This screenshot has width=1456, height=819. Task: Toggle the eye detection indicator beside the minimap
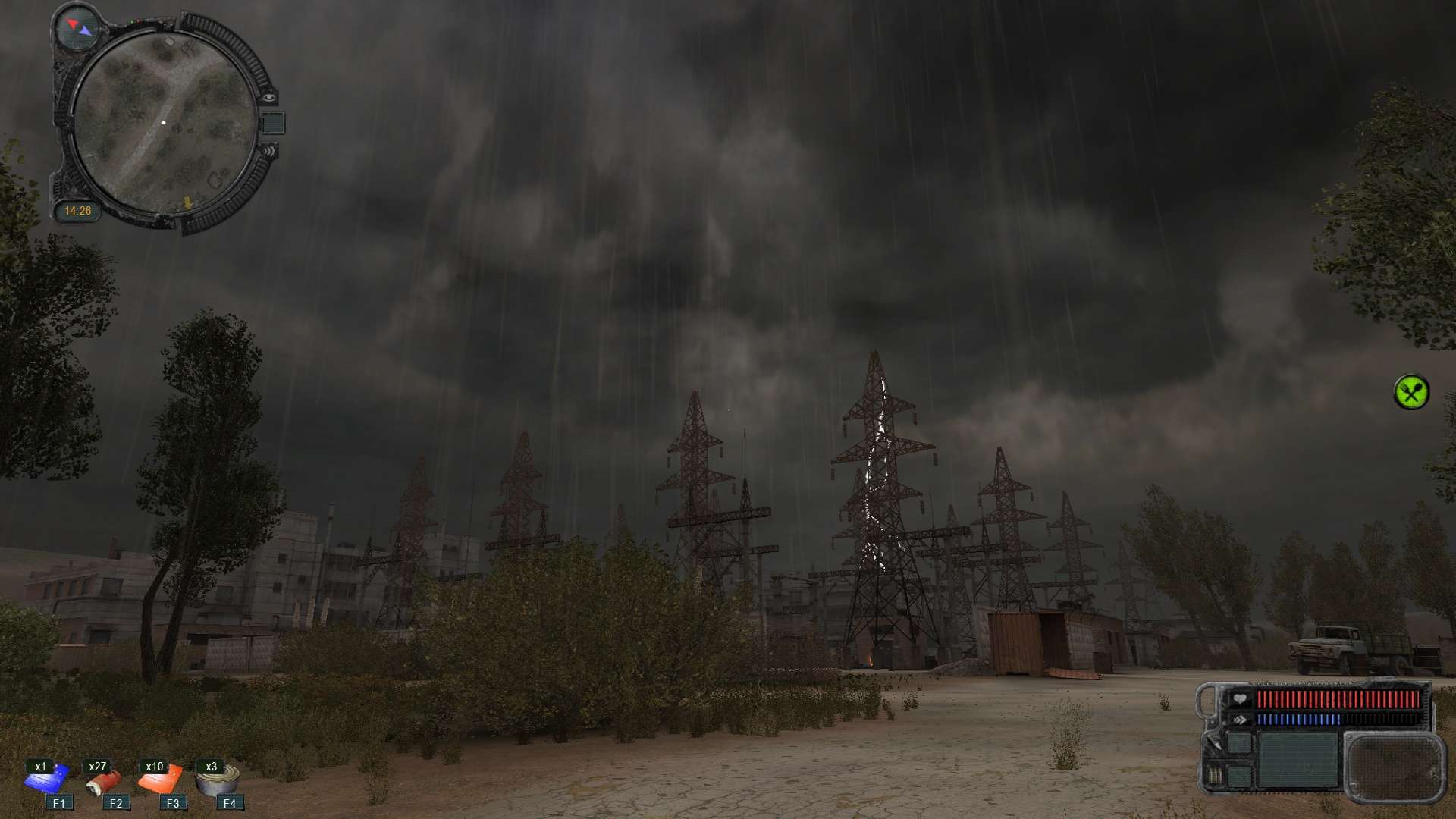click(269, 99)
